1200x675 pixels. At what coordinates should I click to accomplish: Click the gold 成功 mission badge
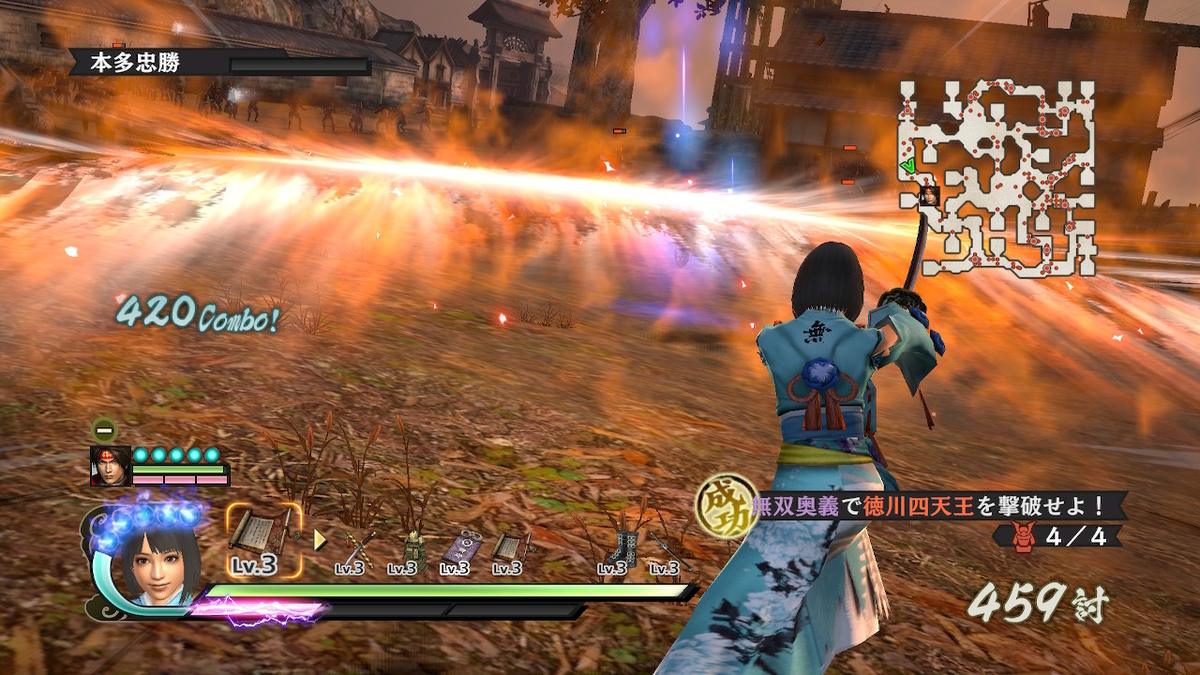[727, 506]
